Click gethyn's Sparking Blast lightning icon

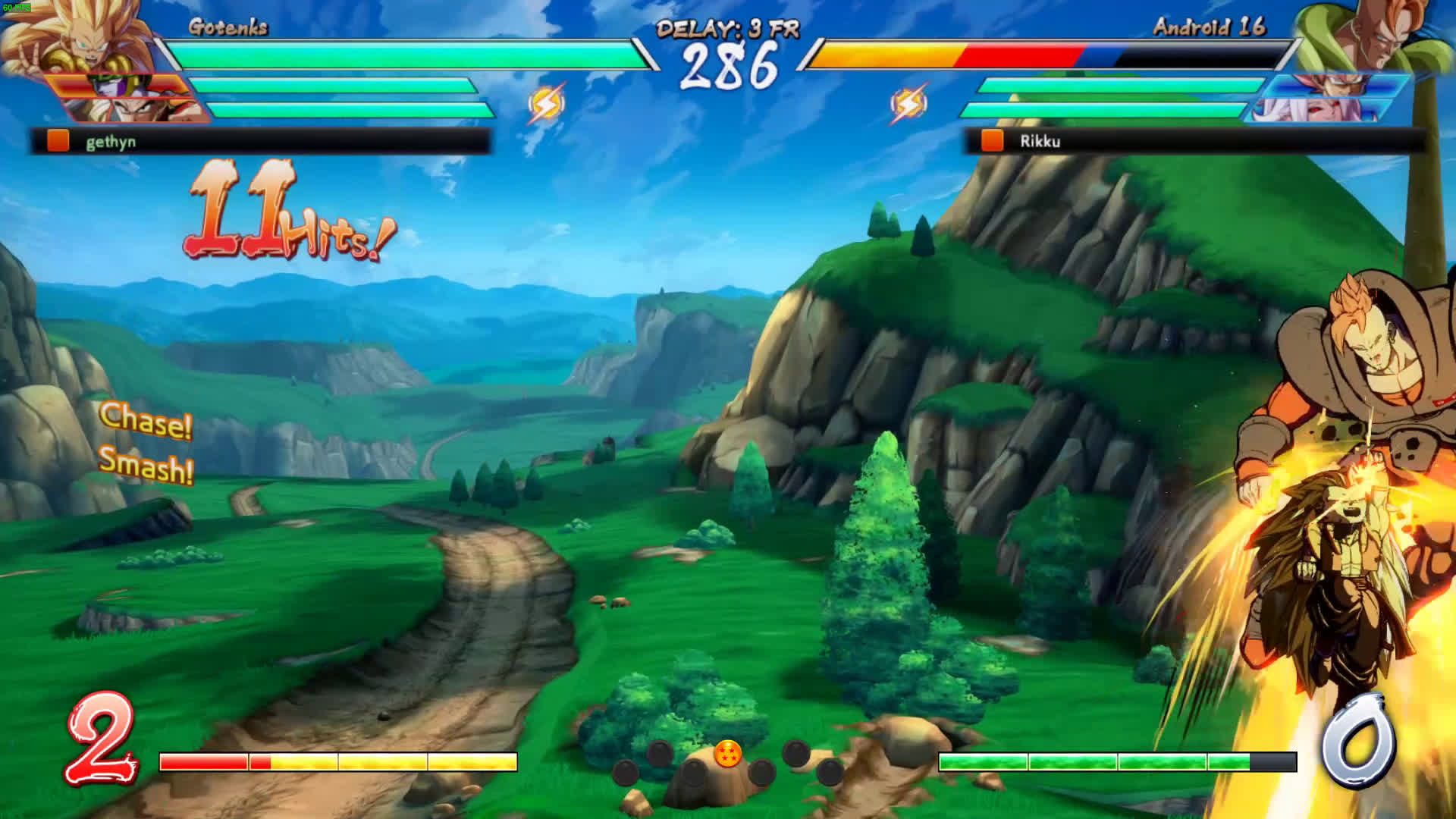click(x=546, y=104)
